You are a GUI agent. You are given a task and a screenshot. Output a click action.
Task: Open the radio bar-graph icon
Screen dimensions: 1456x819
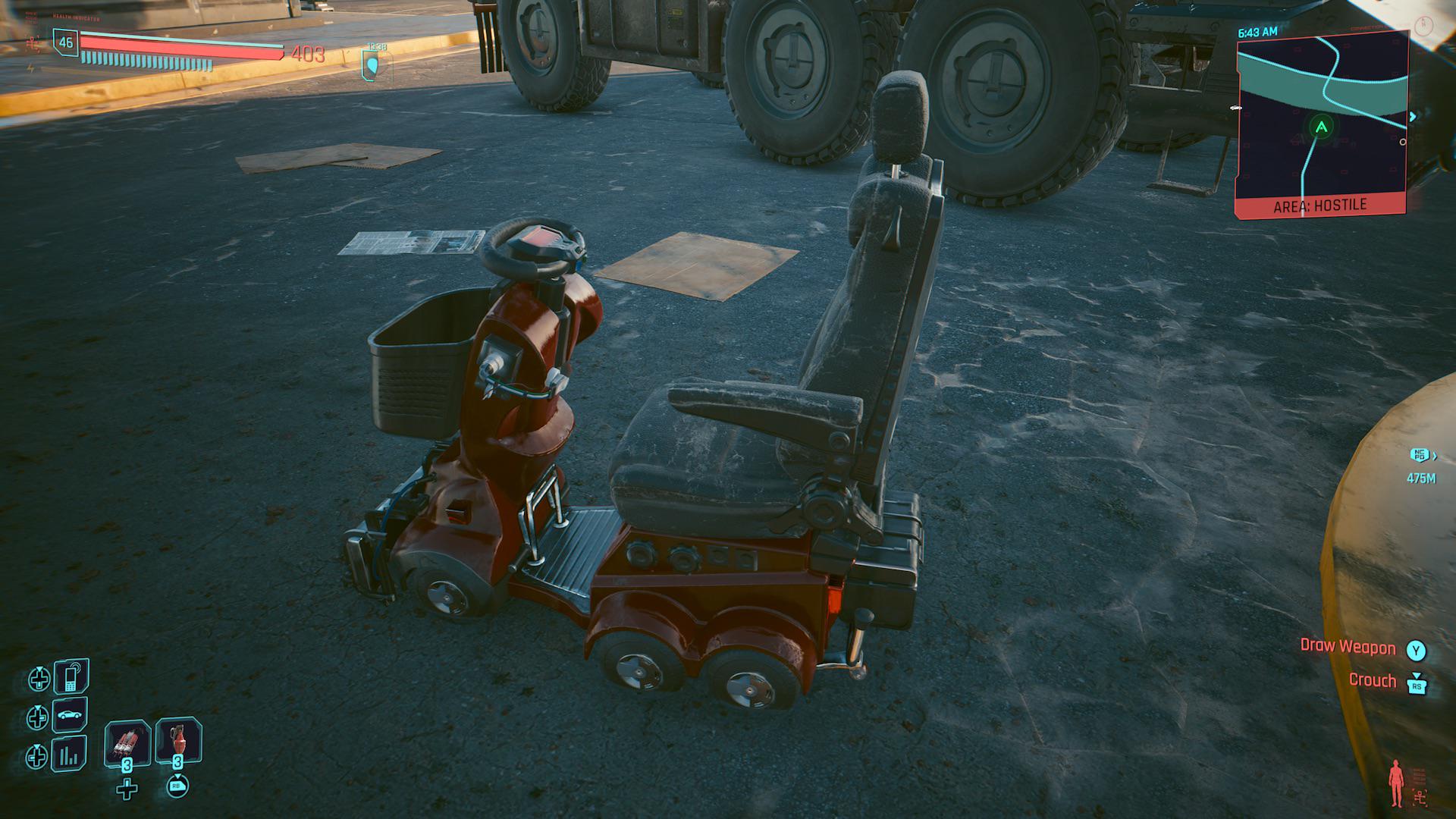(69, 755)
